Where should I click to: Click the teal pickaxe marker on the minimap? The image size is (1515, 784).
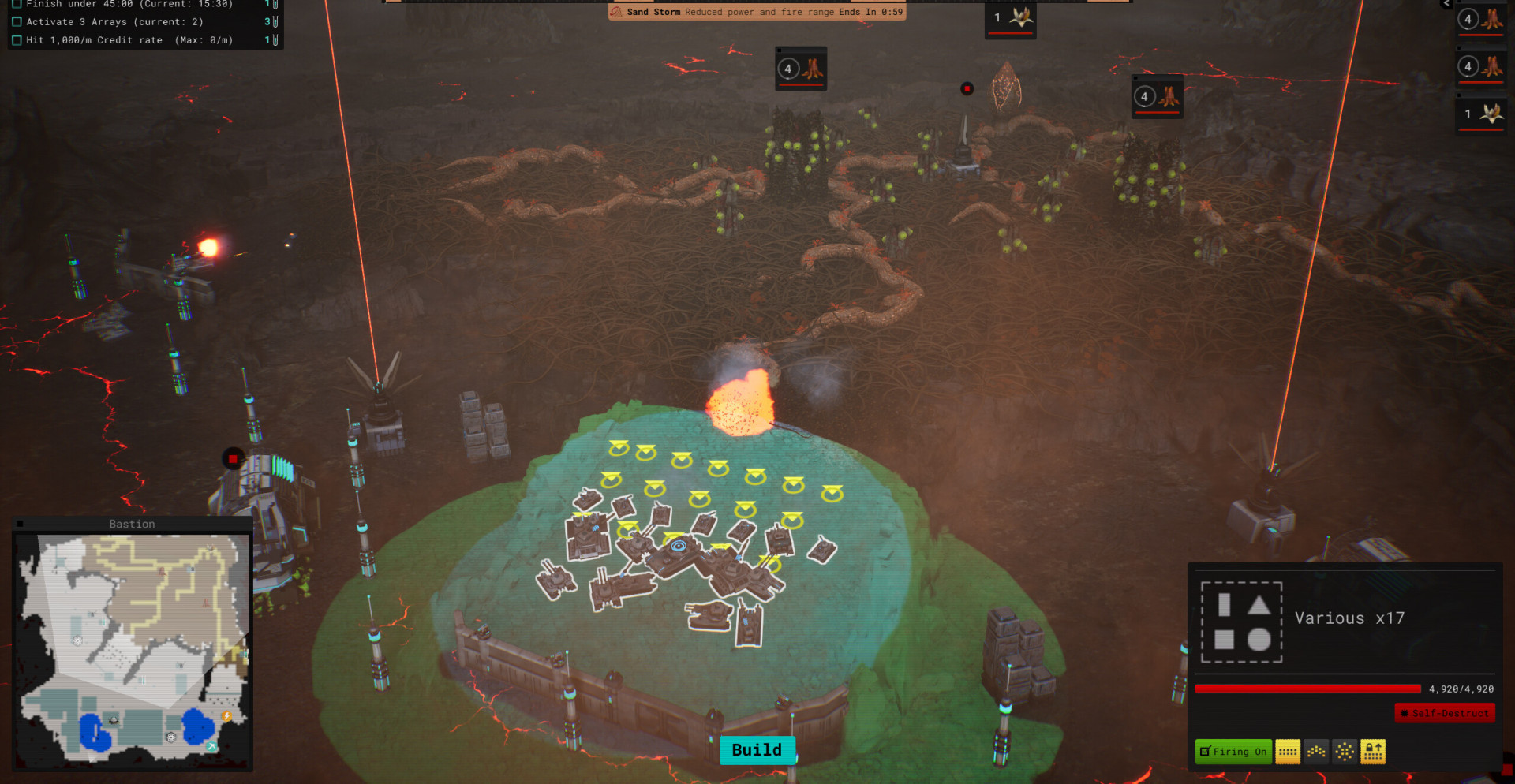[x=211, y=745]
